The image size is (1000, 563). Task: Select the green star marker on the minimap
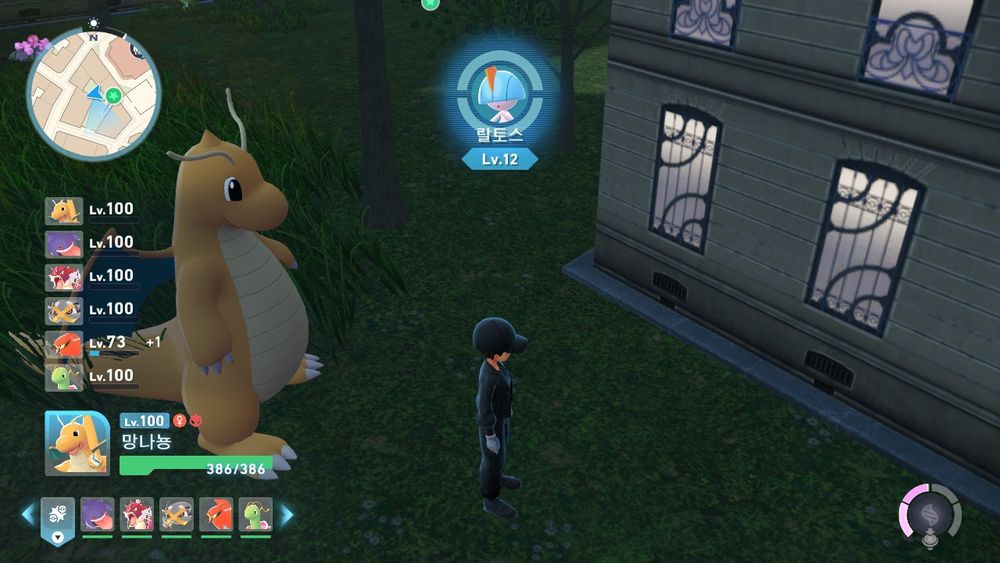pos(115,96)
